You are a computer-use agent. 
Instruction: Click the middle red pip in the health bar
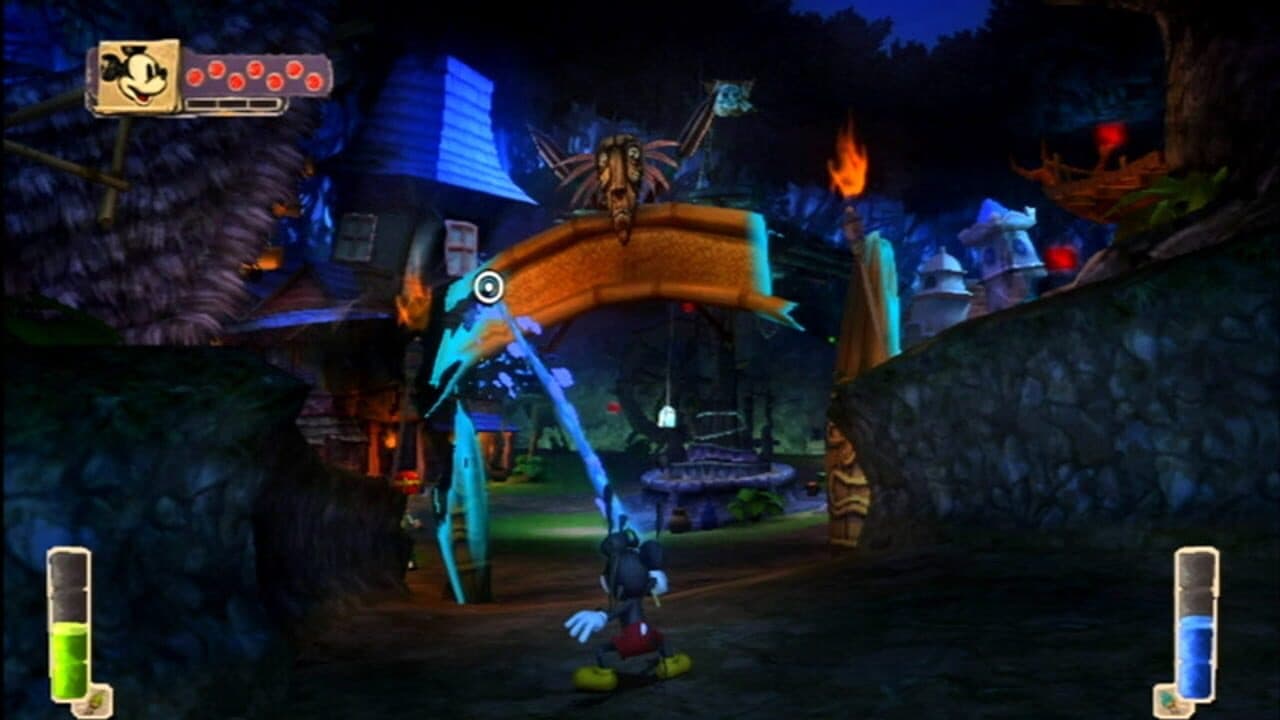254,68
